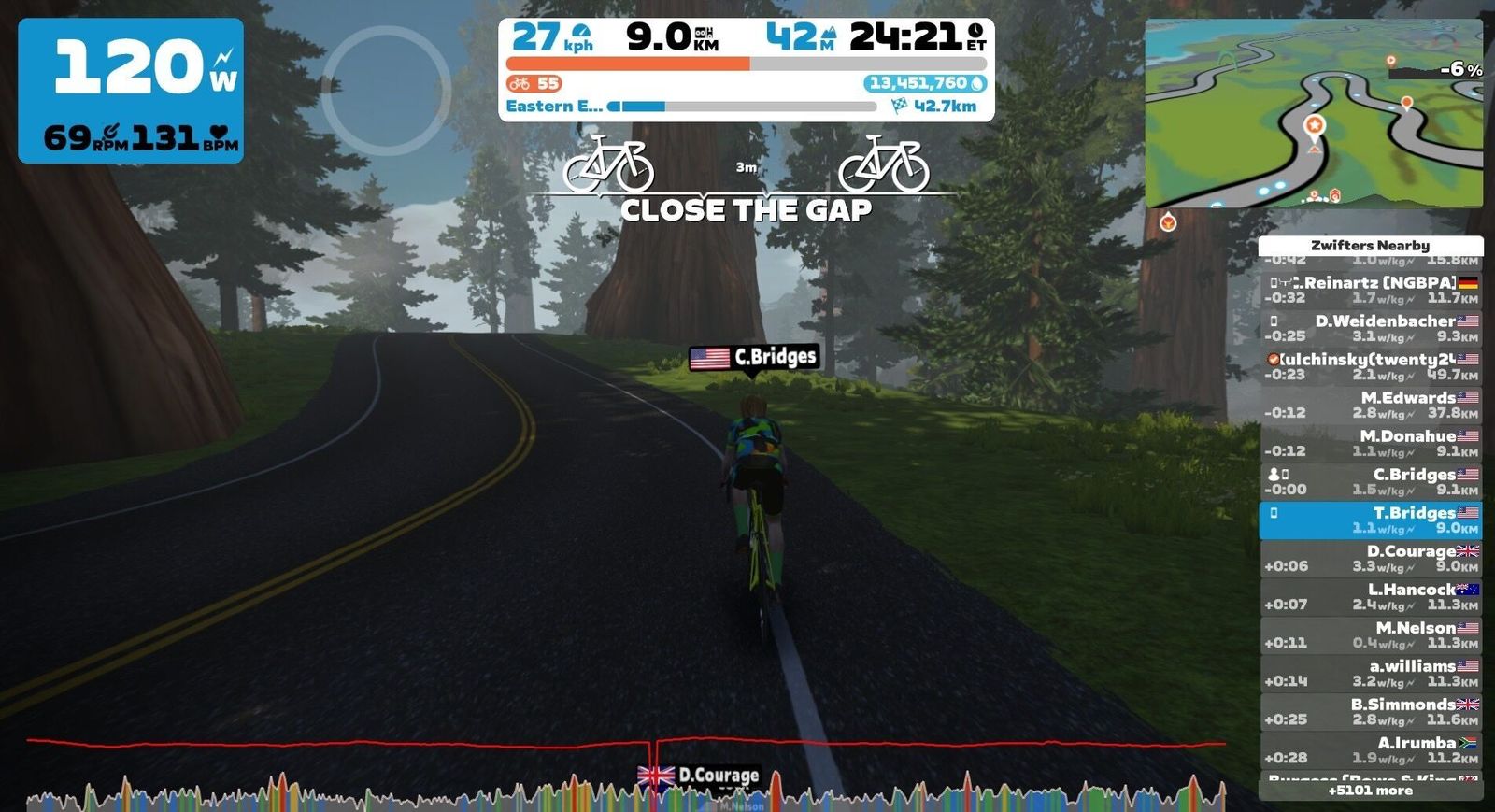
Task: Show the +5101 more riders entry
Action: point(1370,791)
